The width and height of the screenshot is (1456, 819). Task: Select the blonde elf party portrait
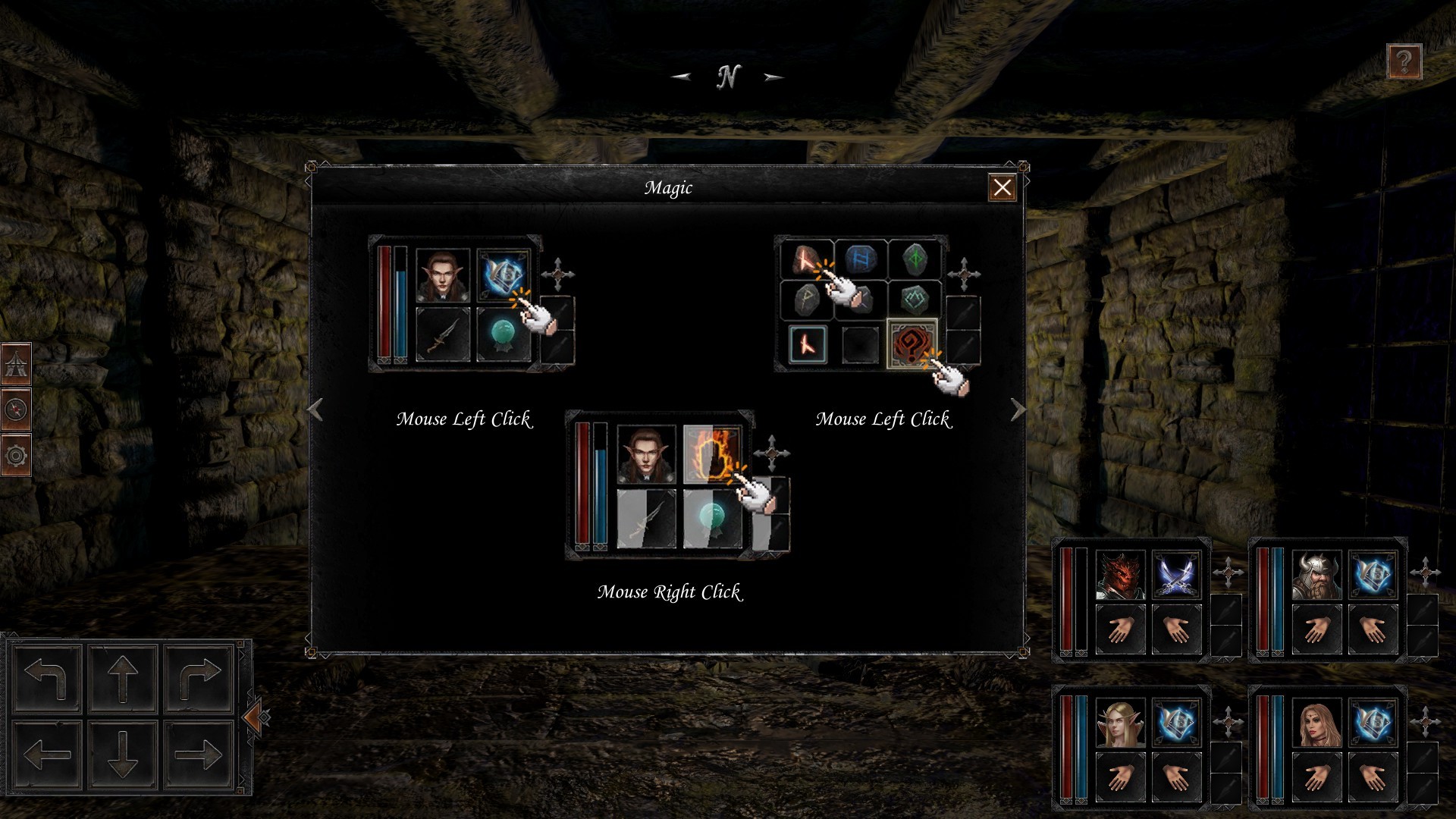[x=1120, y=723]
